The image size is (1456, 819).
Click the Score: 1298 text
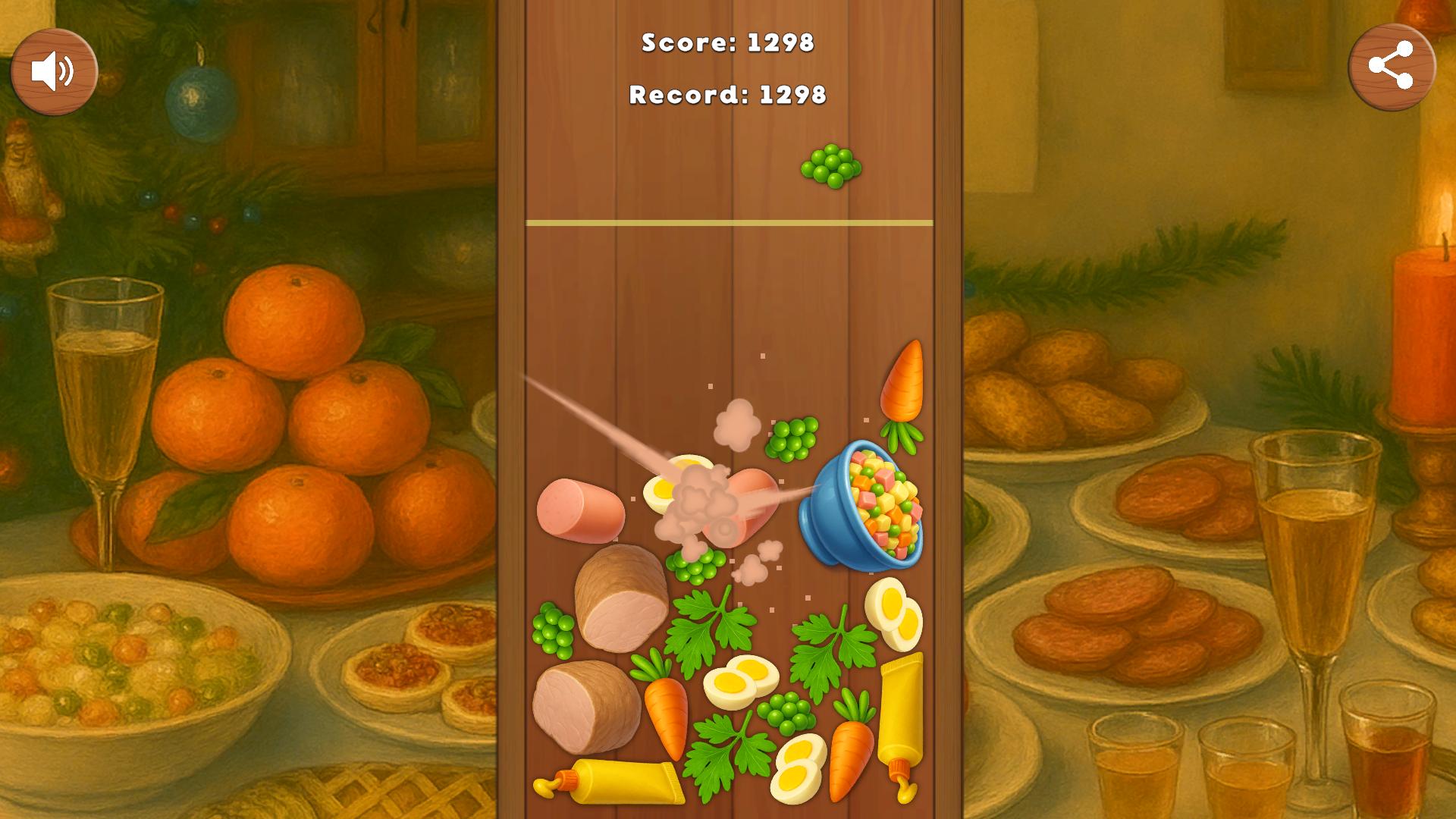pos(727,44)
